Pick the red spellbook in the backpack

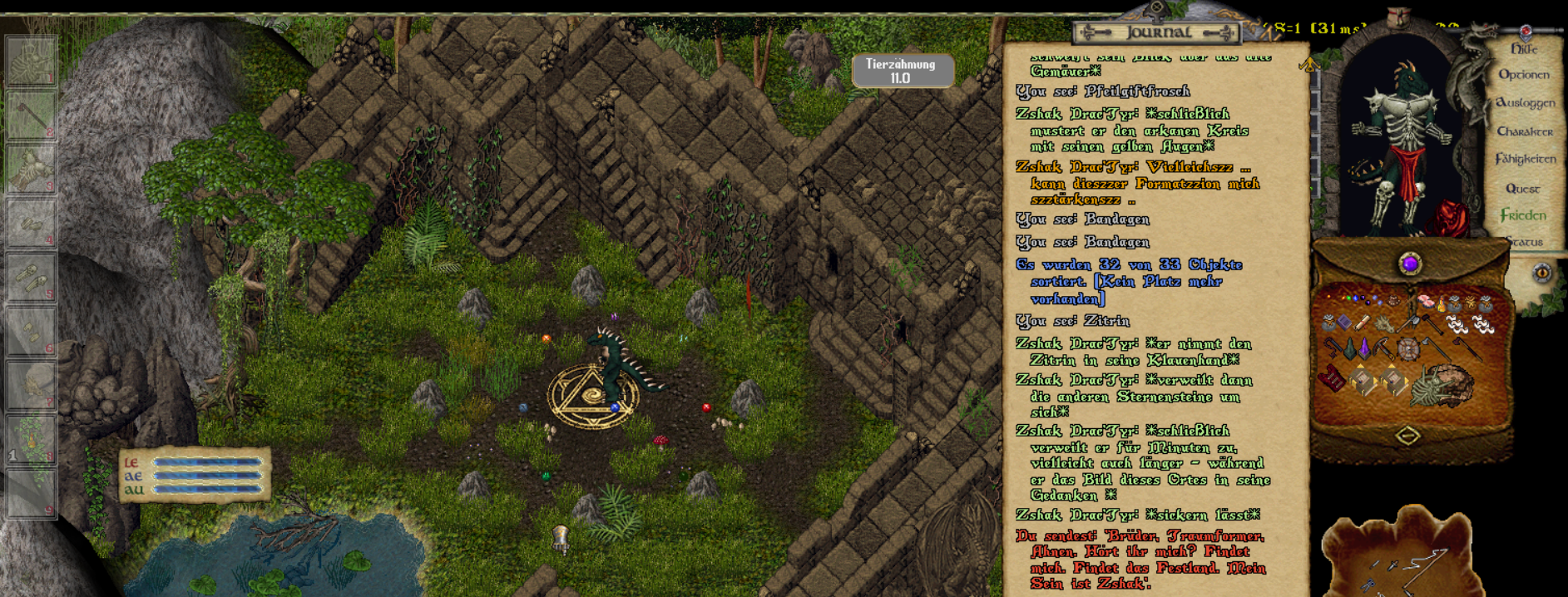click(1332, 378)
